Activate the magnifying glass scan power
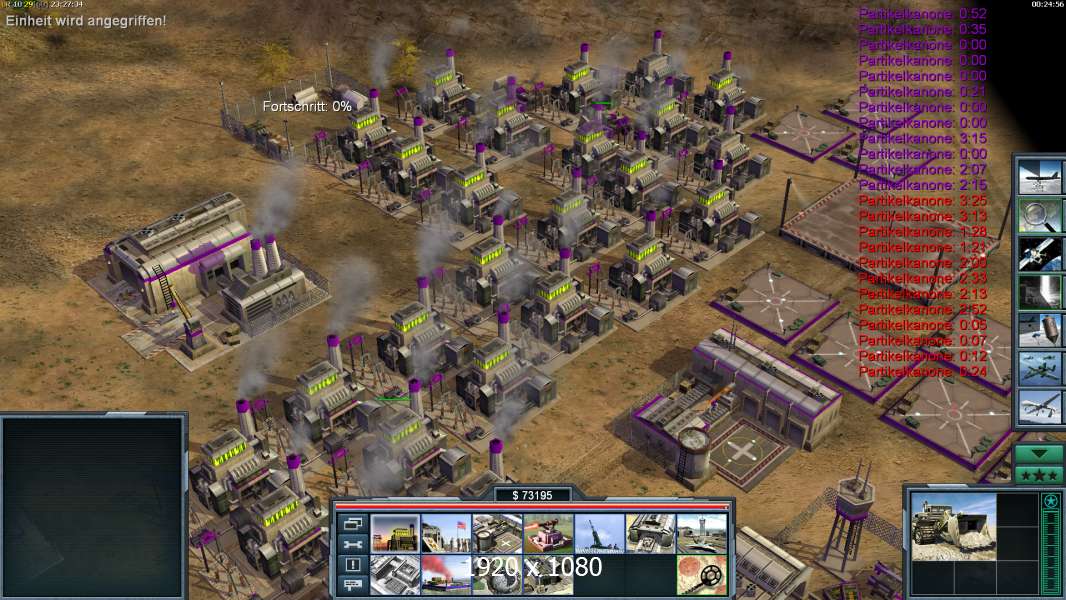 pos(1040,215)
